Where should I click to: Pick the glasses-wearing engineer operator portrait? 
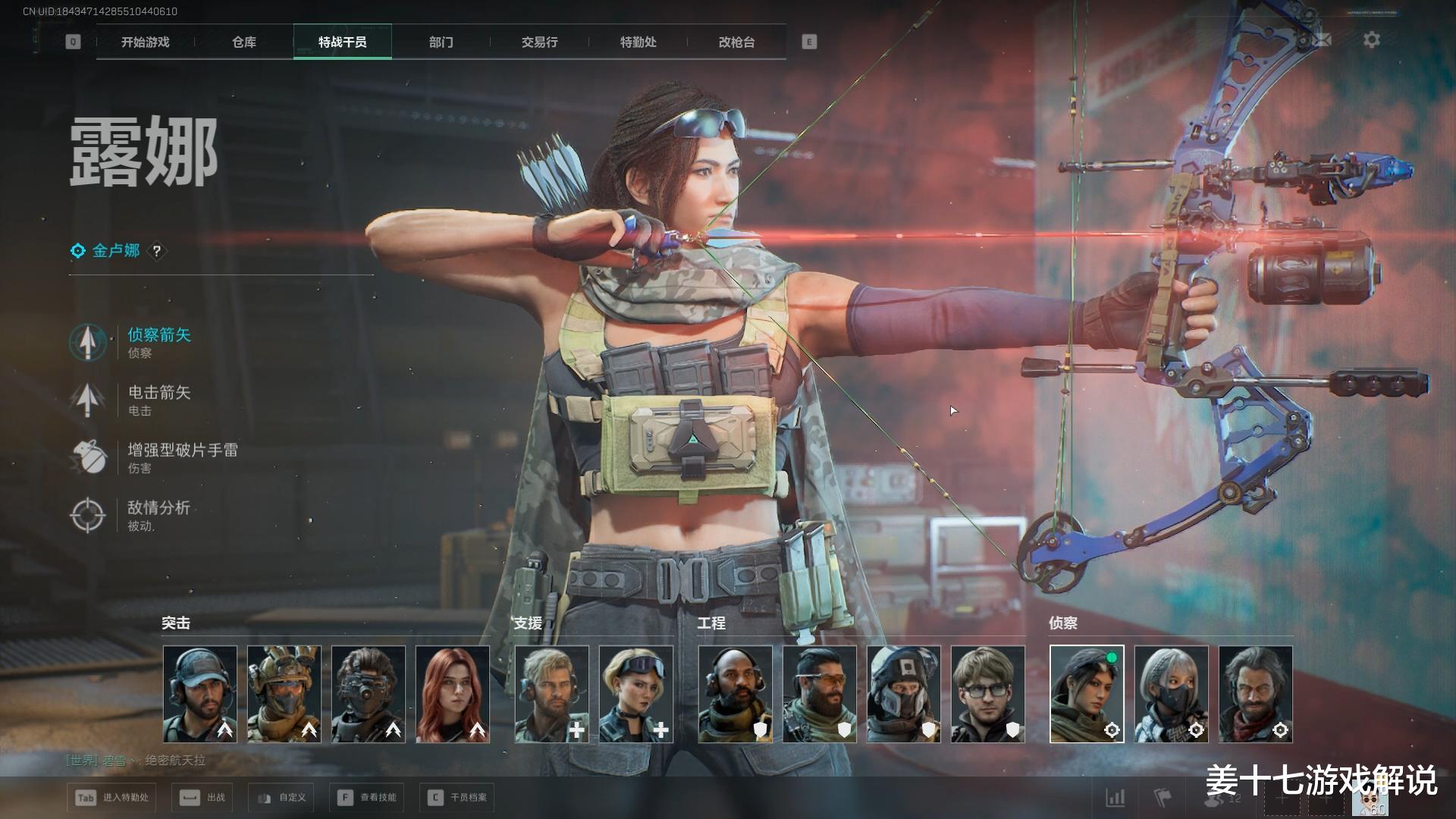987,694
